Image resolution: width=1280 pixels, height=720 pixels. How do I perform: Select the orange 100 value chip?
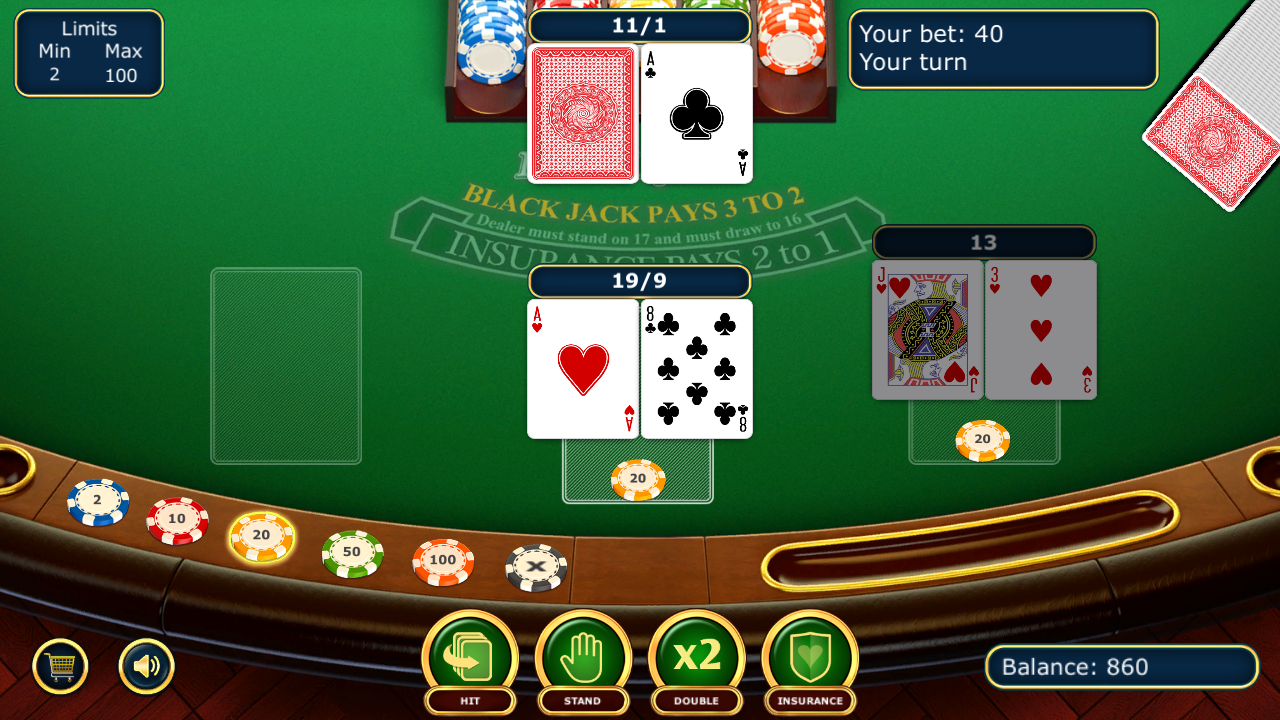441,562
